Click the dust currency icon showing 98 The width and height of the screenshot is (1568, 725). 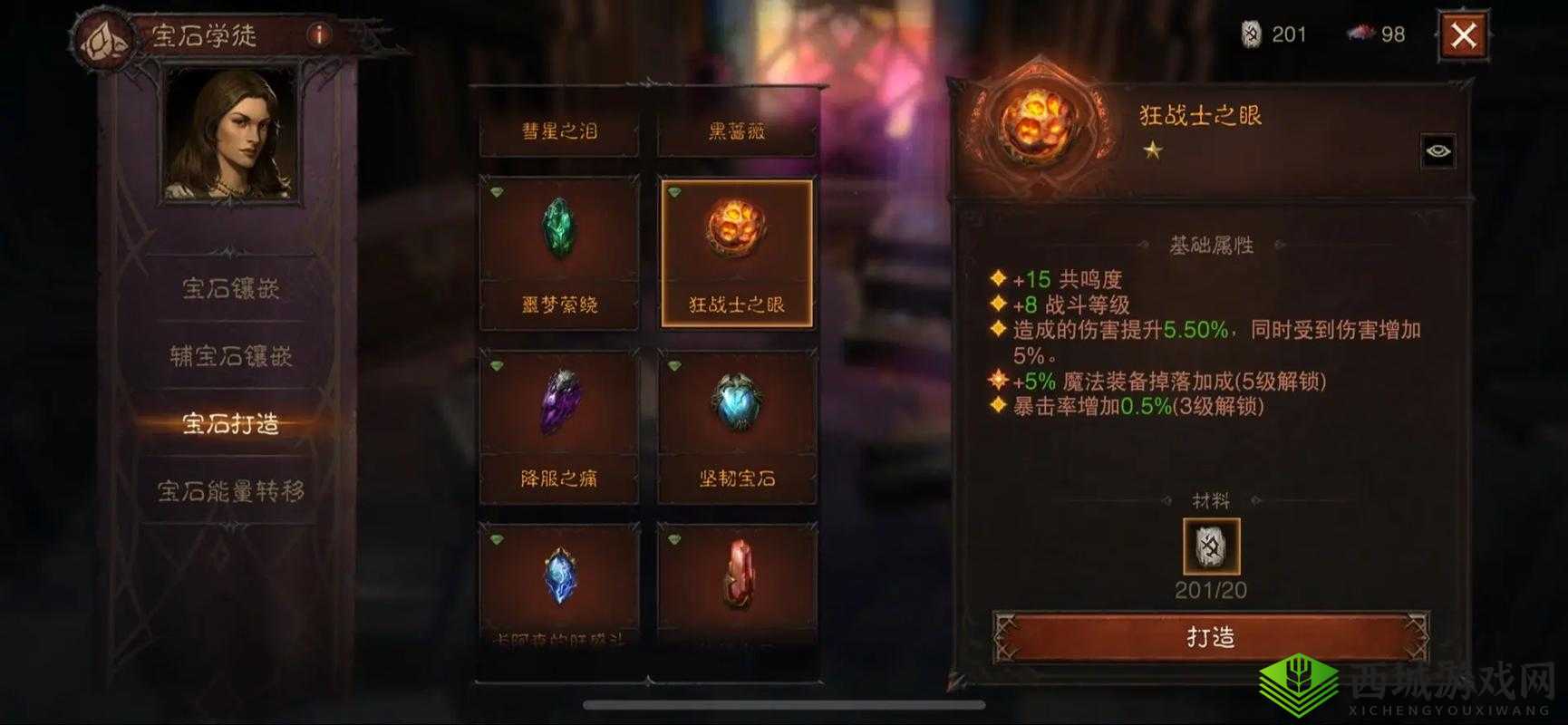(1359, 34)
